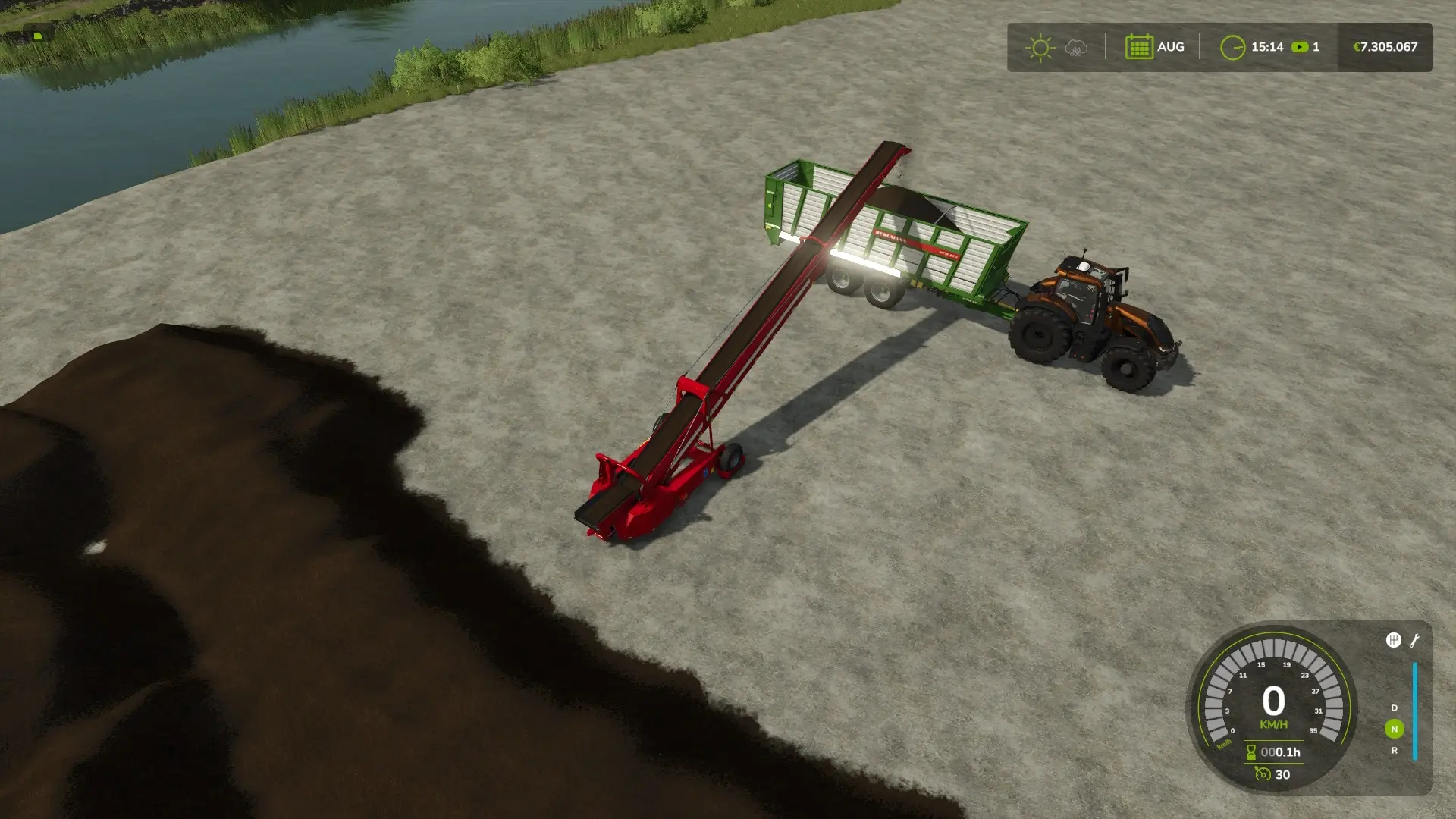Select the highlighted Neutral N gear

1394,729
